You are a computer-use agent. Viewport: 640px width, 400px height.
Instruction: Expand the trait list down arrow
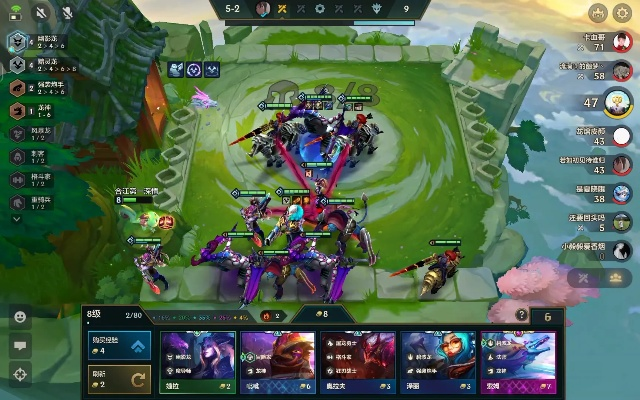pyautogui.click(x=17, y=217)
